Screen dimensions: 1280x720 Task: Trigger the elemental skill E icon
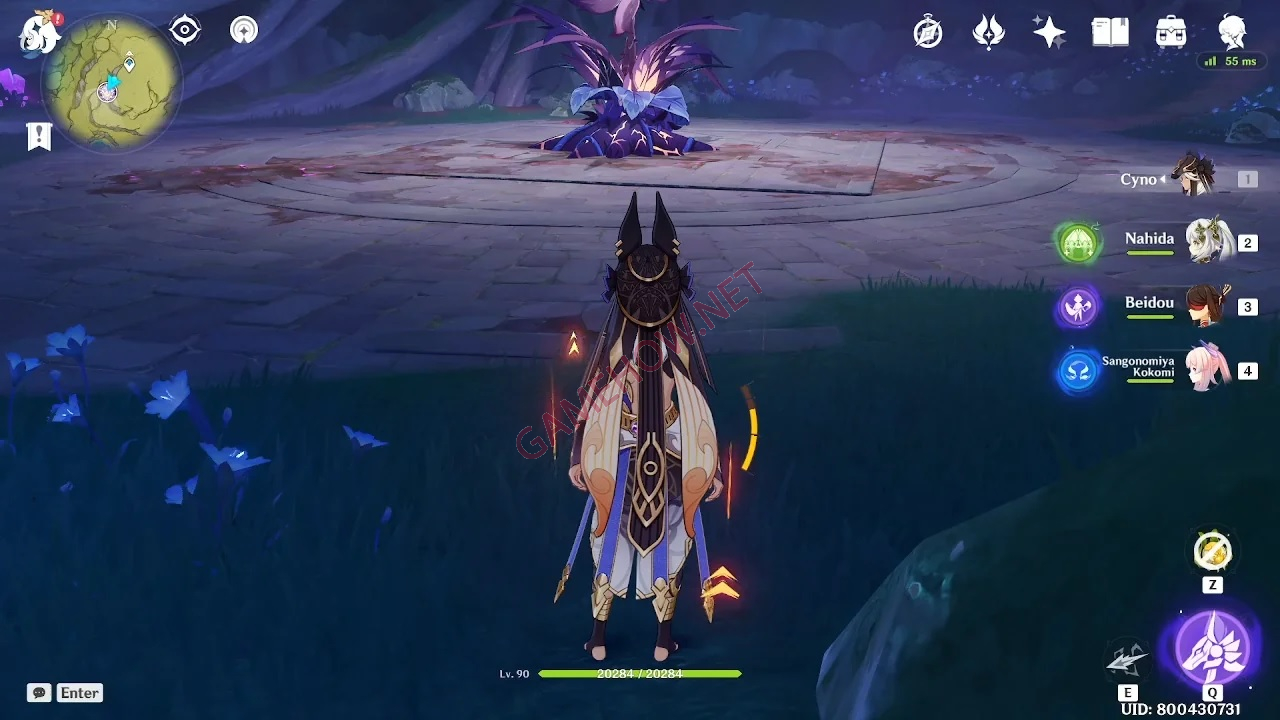1128,655
